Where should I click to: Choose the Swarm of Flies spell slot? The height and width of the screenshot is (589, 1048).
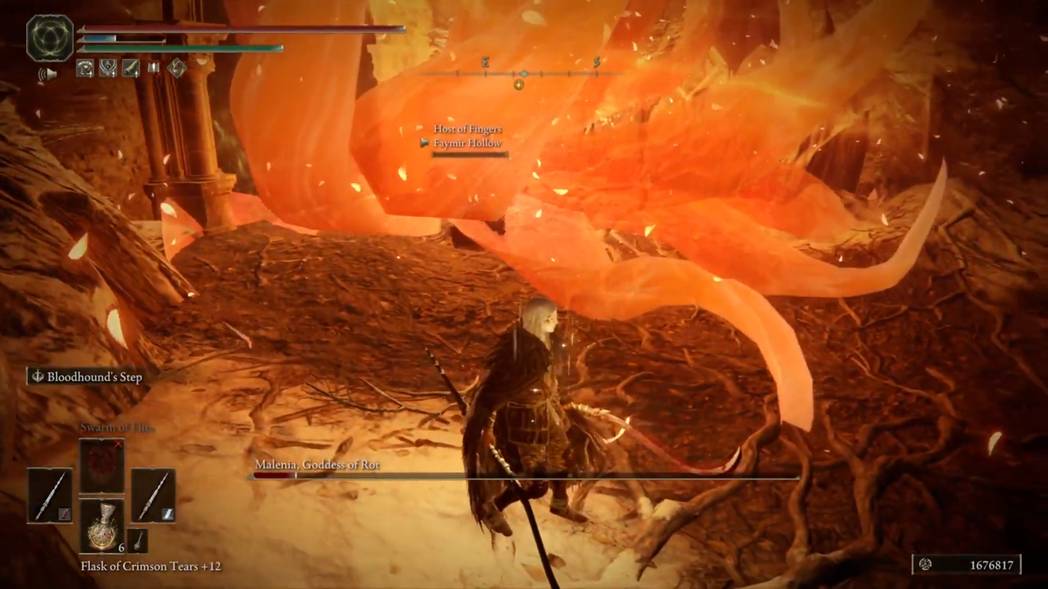(x=102, y=465)
